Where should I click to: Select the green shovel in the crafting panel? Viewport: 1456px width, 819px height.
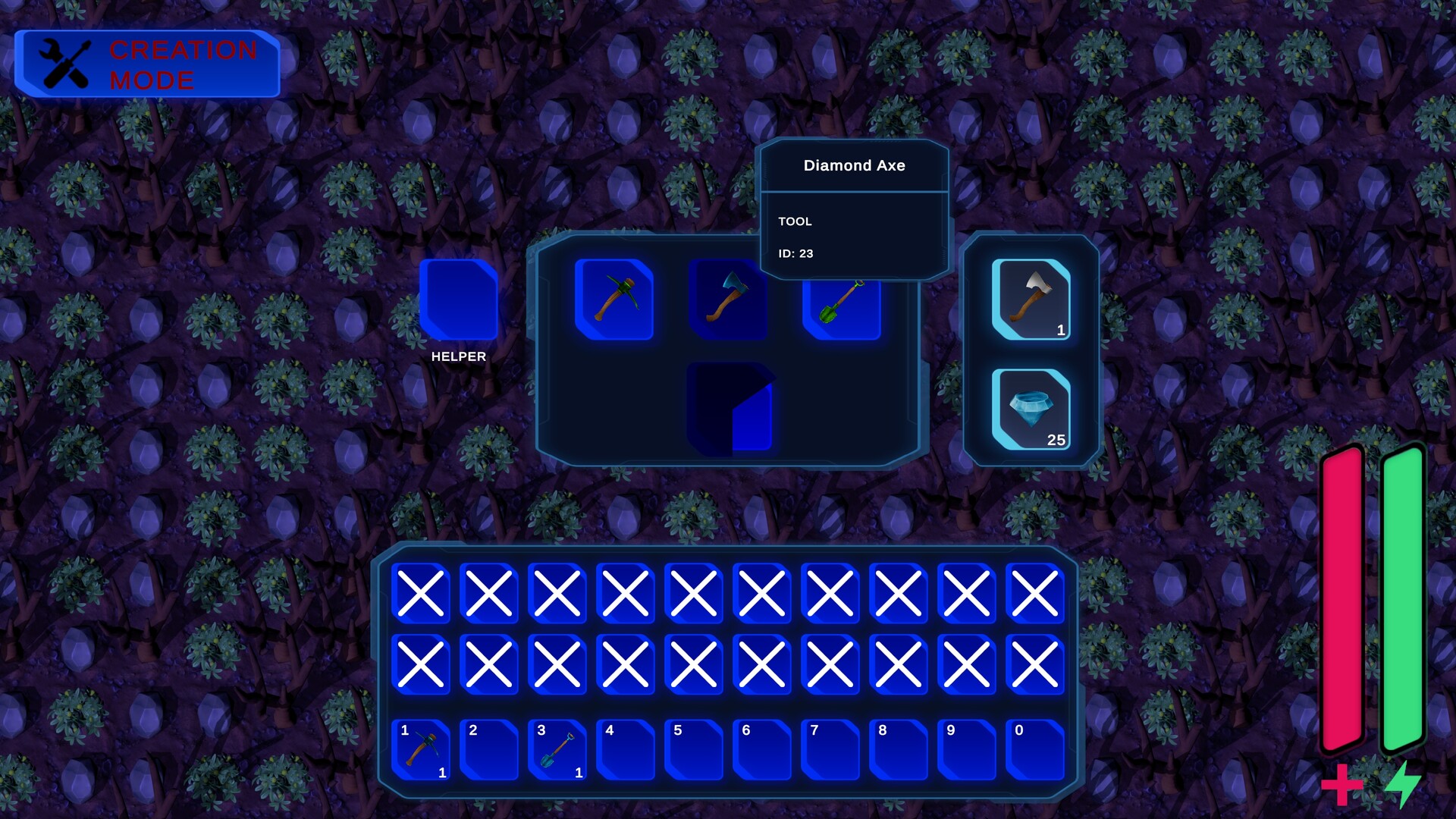point(840,300)
